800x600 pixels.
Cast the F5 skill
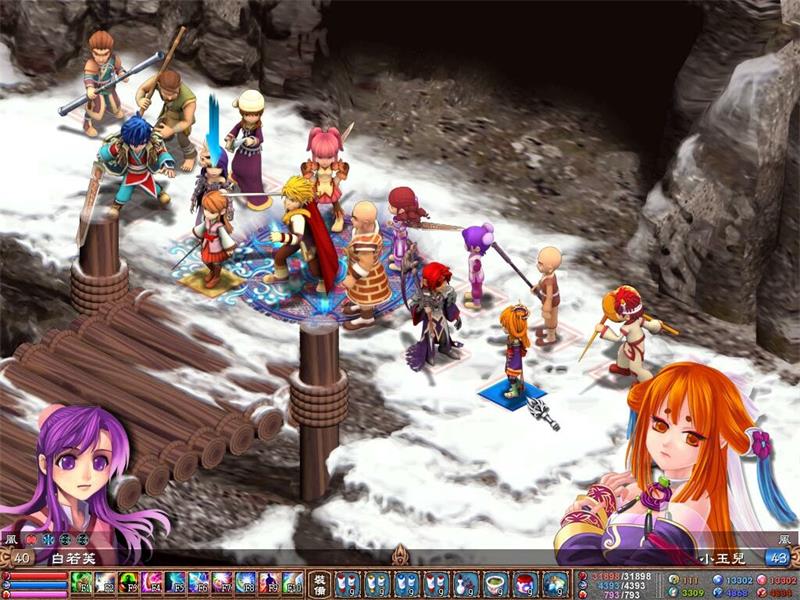(x=176, y=583)
